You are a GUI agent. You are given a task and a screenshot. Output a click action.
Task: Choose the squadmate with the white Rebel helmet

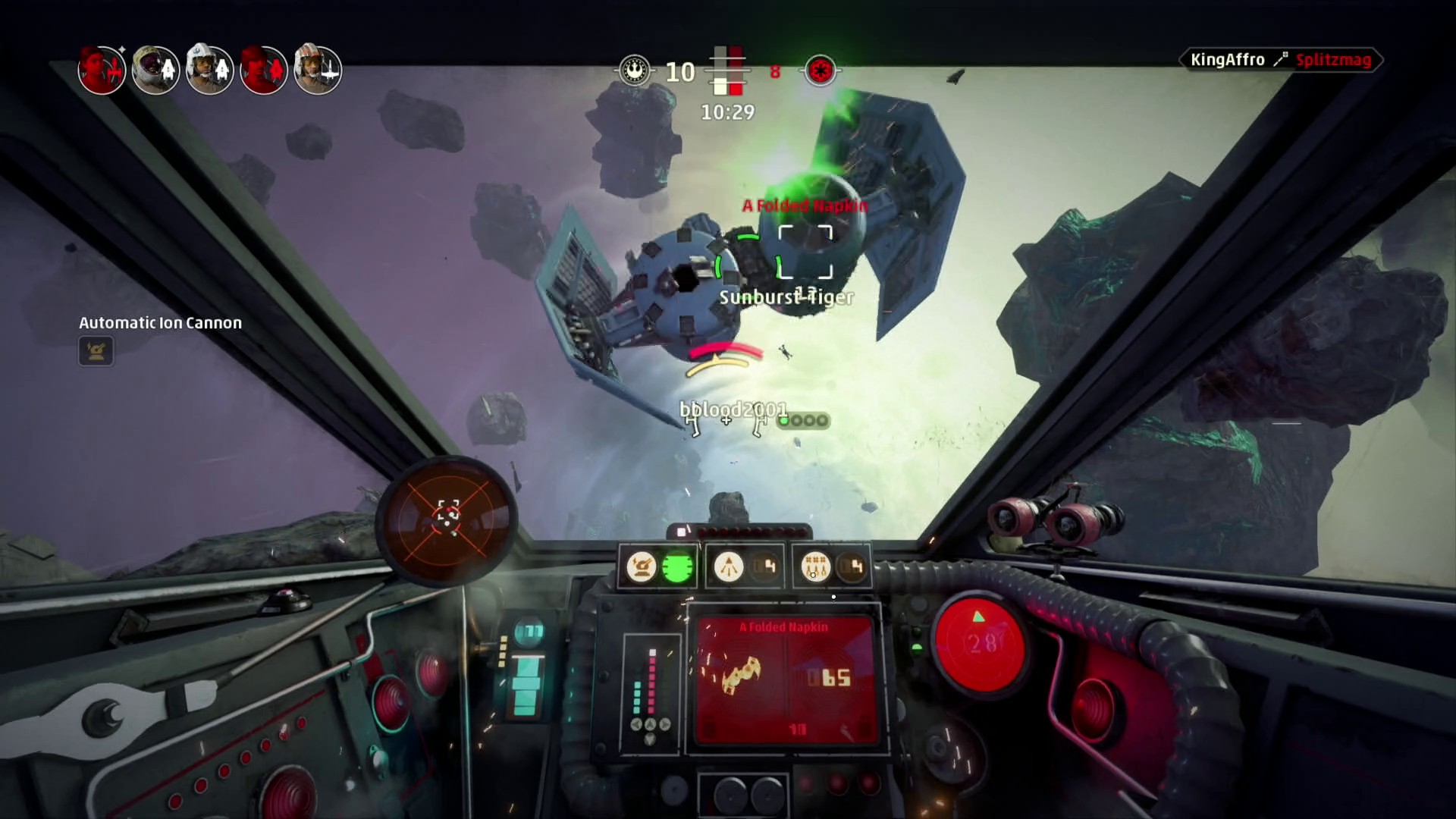pos(209,70)
